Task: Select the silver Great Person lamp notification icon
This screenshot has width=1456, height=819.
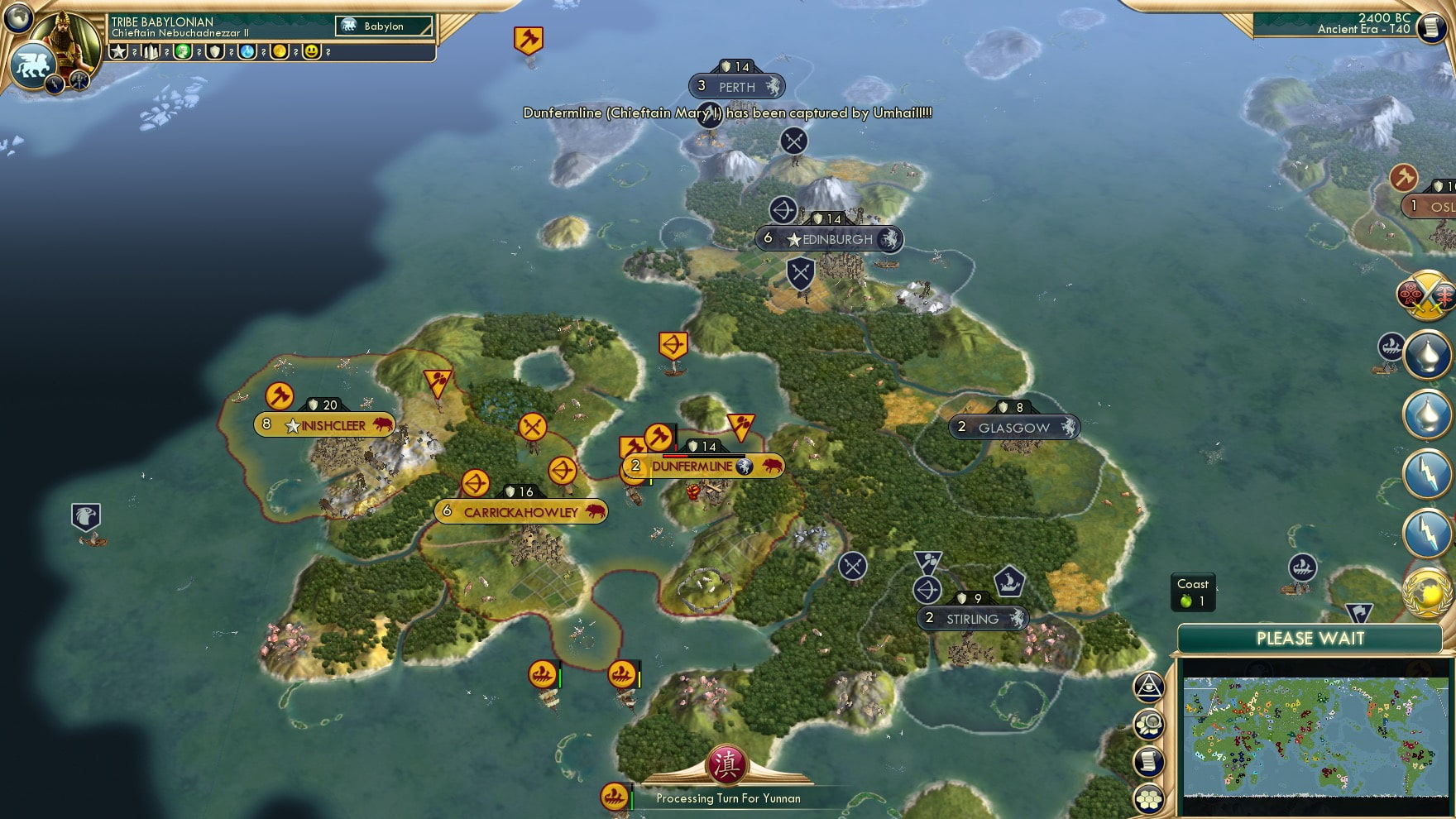Action: point(1428,353)
